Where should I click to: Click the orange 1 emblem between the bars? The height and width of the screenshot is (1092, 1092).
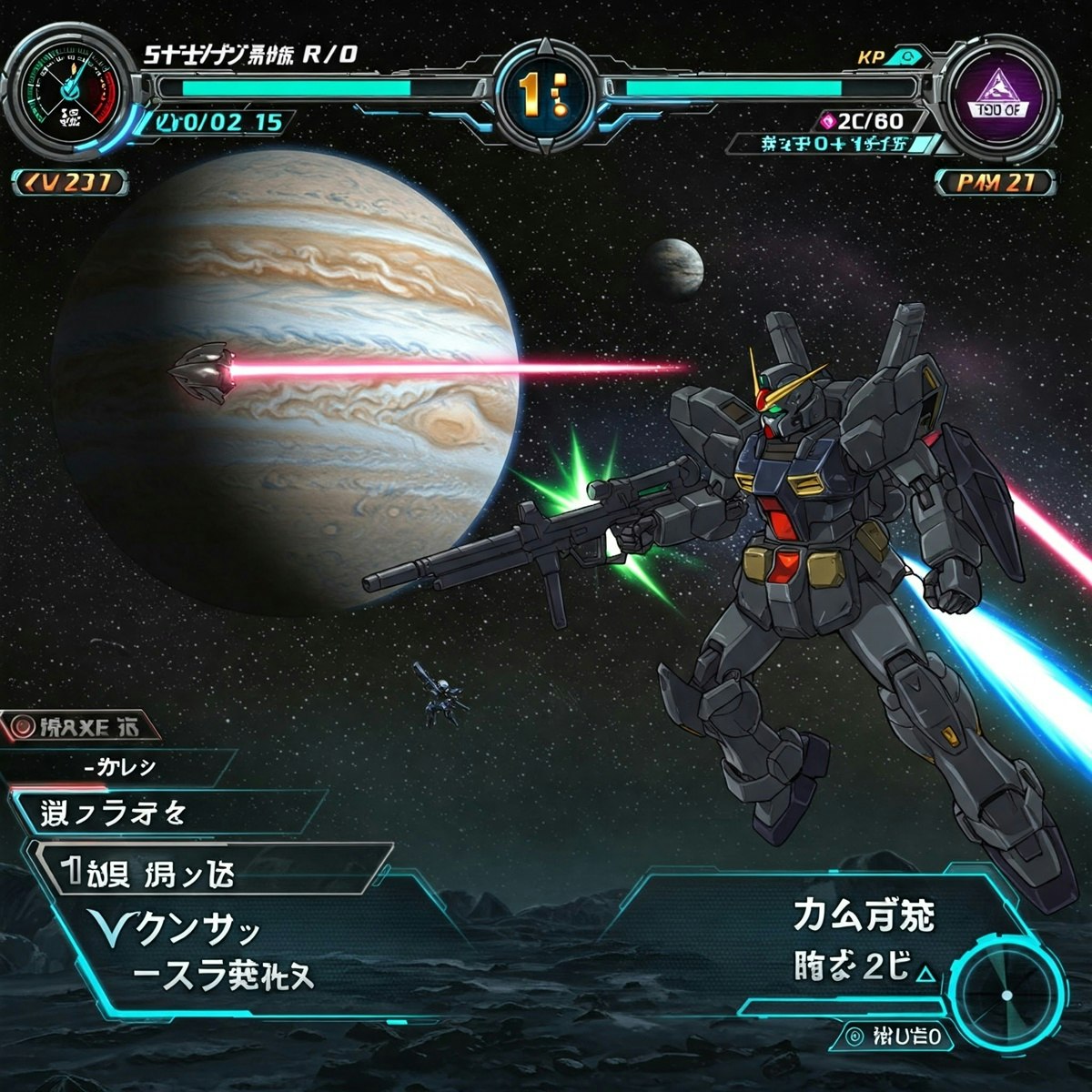click(x=543, y=93)
